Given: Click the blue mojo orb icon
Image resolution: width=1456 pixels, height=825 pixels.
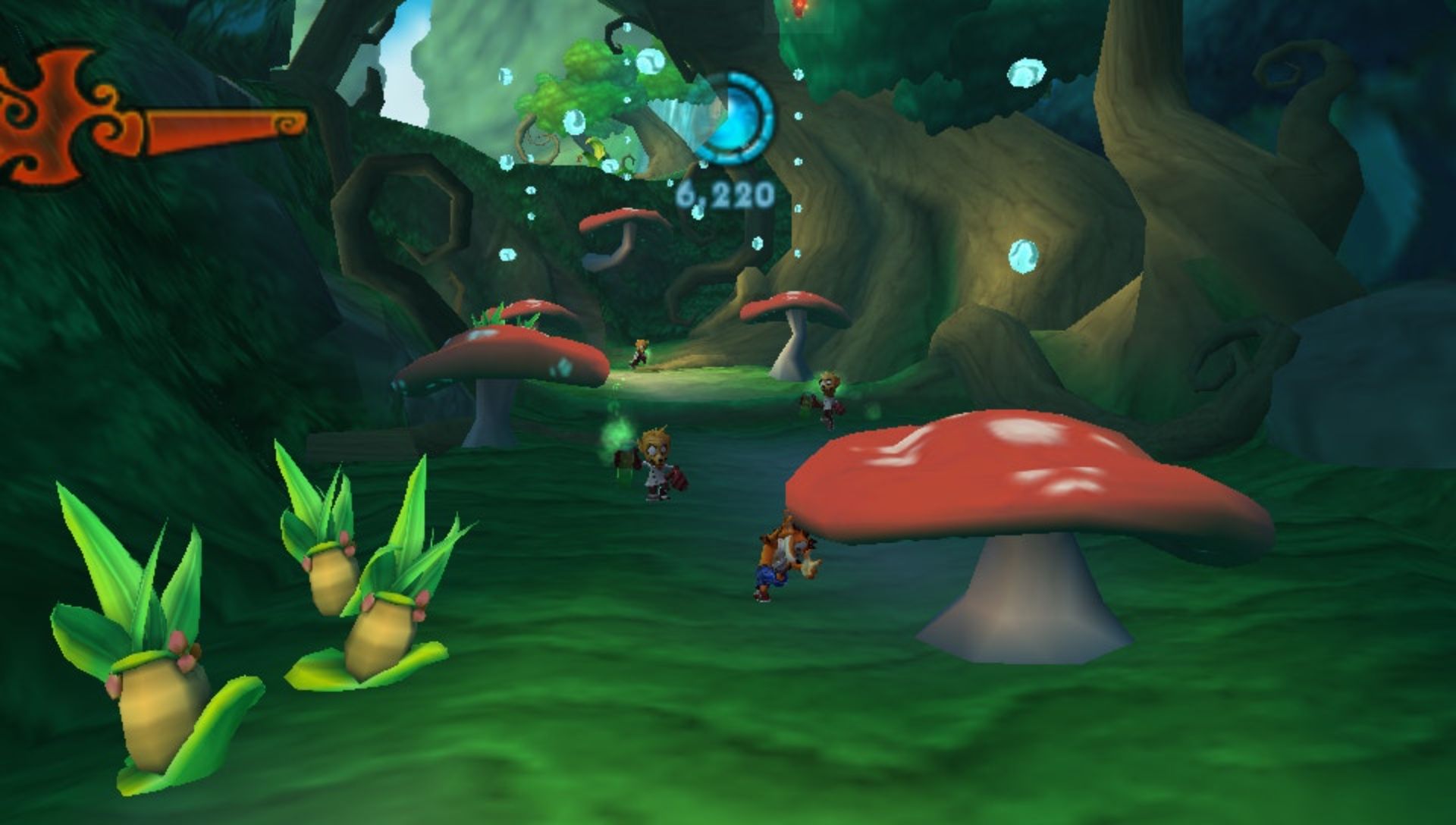Looking at the screenshot, I should point(733,118).
